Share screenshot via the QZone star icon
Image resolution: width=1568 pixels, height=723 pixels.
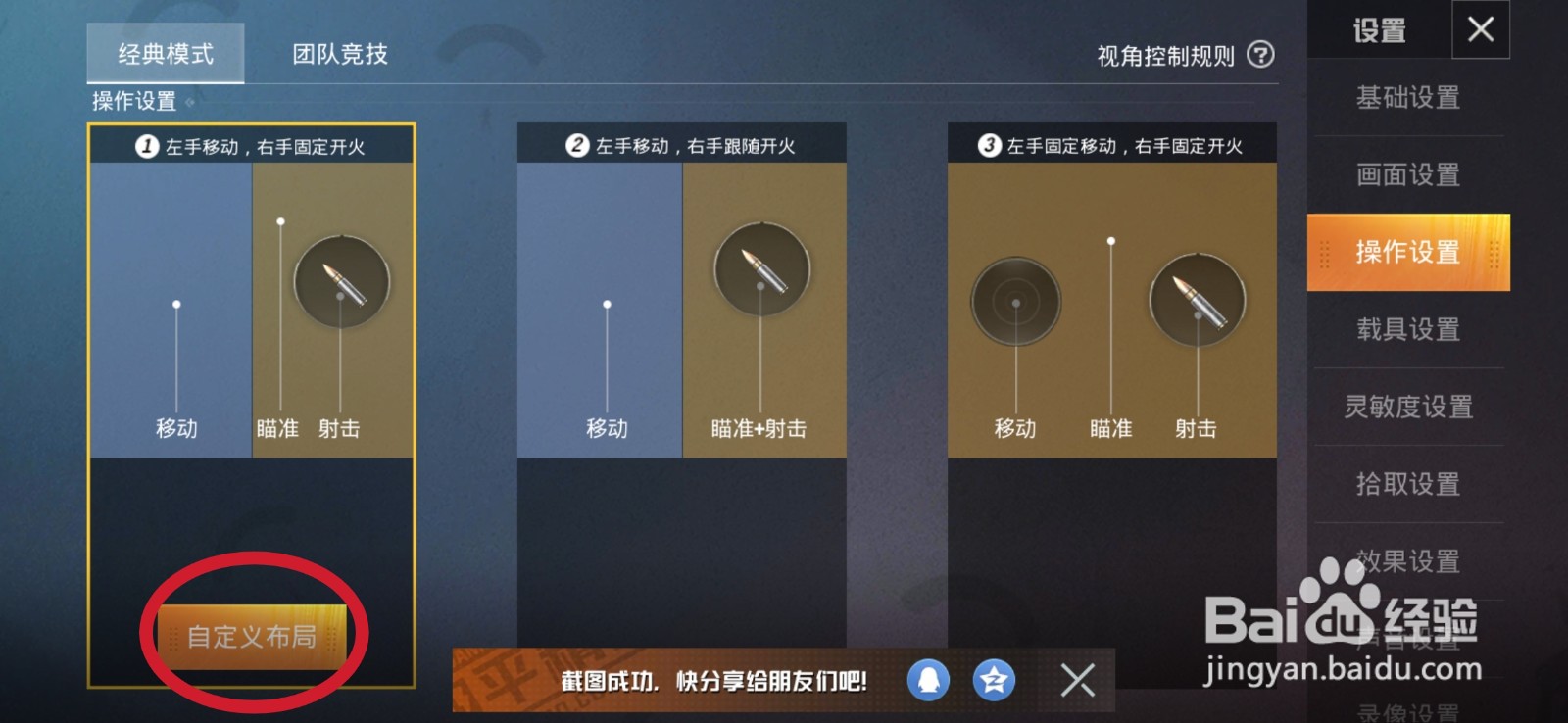pyautogui.click(x=992, y=680)
